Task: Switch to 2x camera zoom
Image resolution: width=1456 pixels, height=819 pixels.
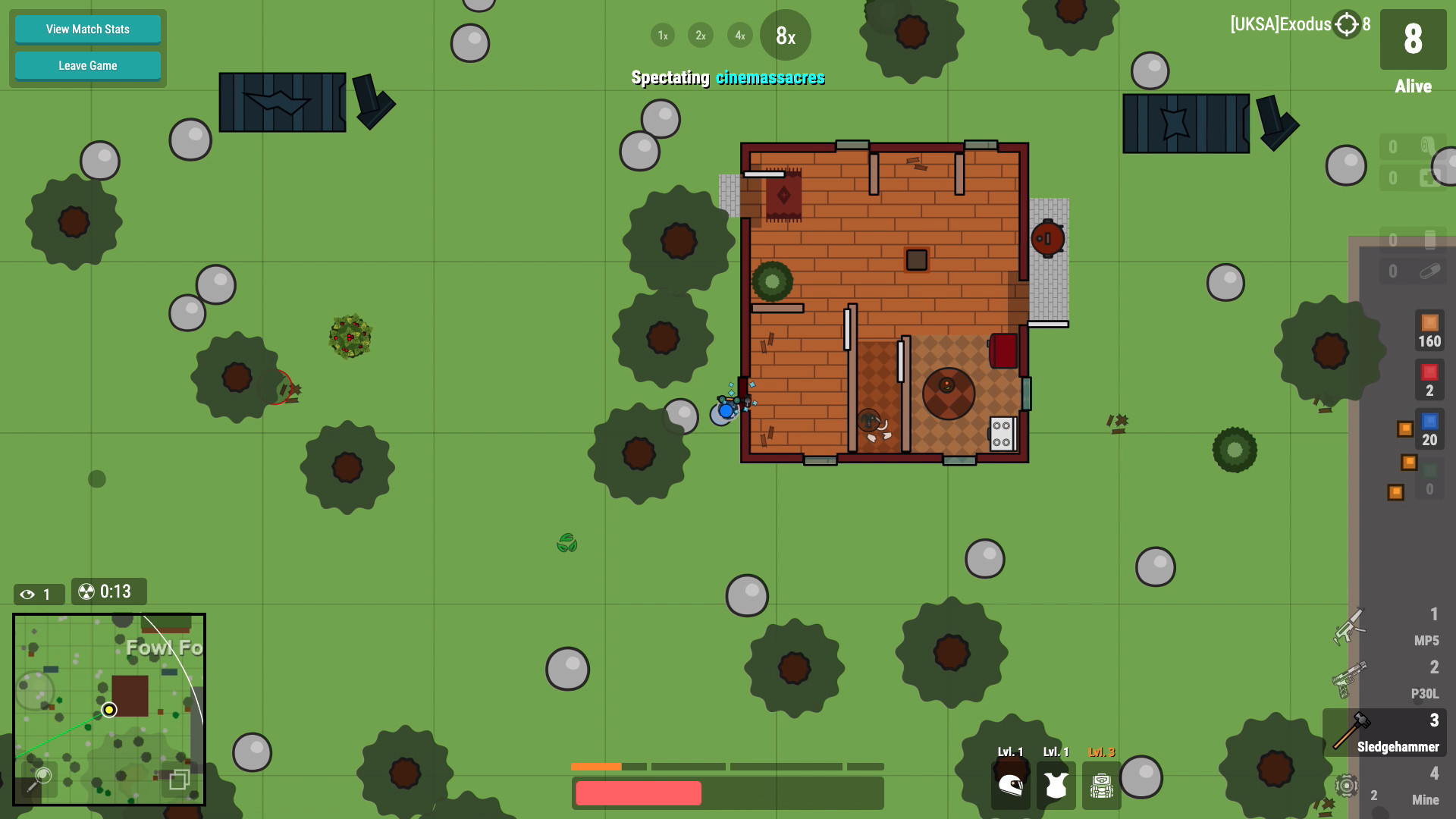Action: [x=700, y=35]
